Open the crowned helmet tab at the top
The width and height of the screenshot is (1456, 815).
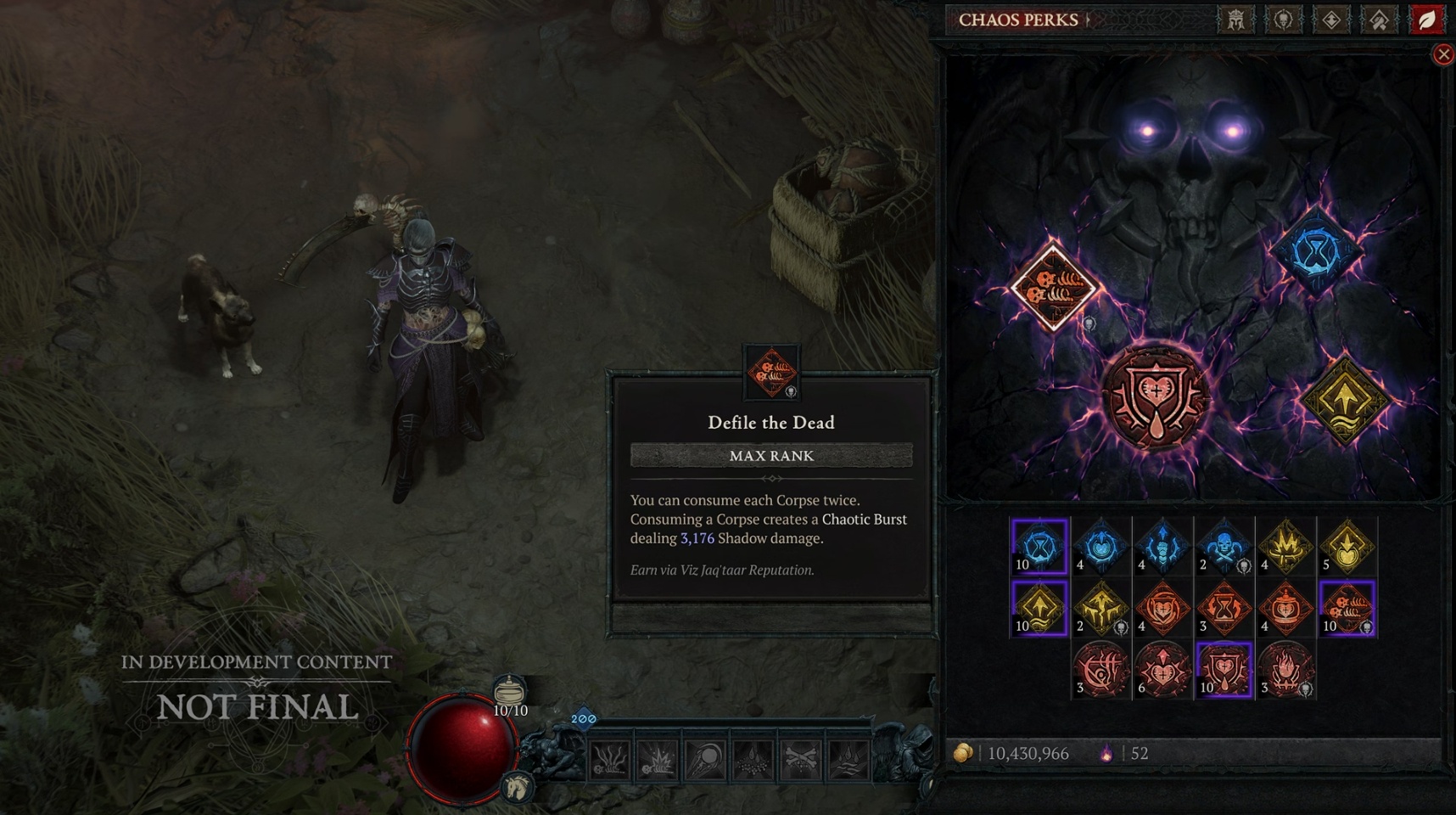(1236, 20)
